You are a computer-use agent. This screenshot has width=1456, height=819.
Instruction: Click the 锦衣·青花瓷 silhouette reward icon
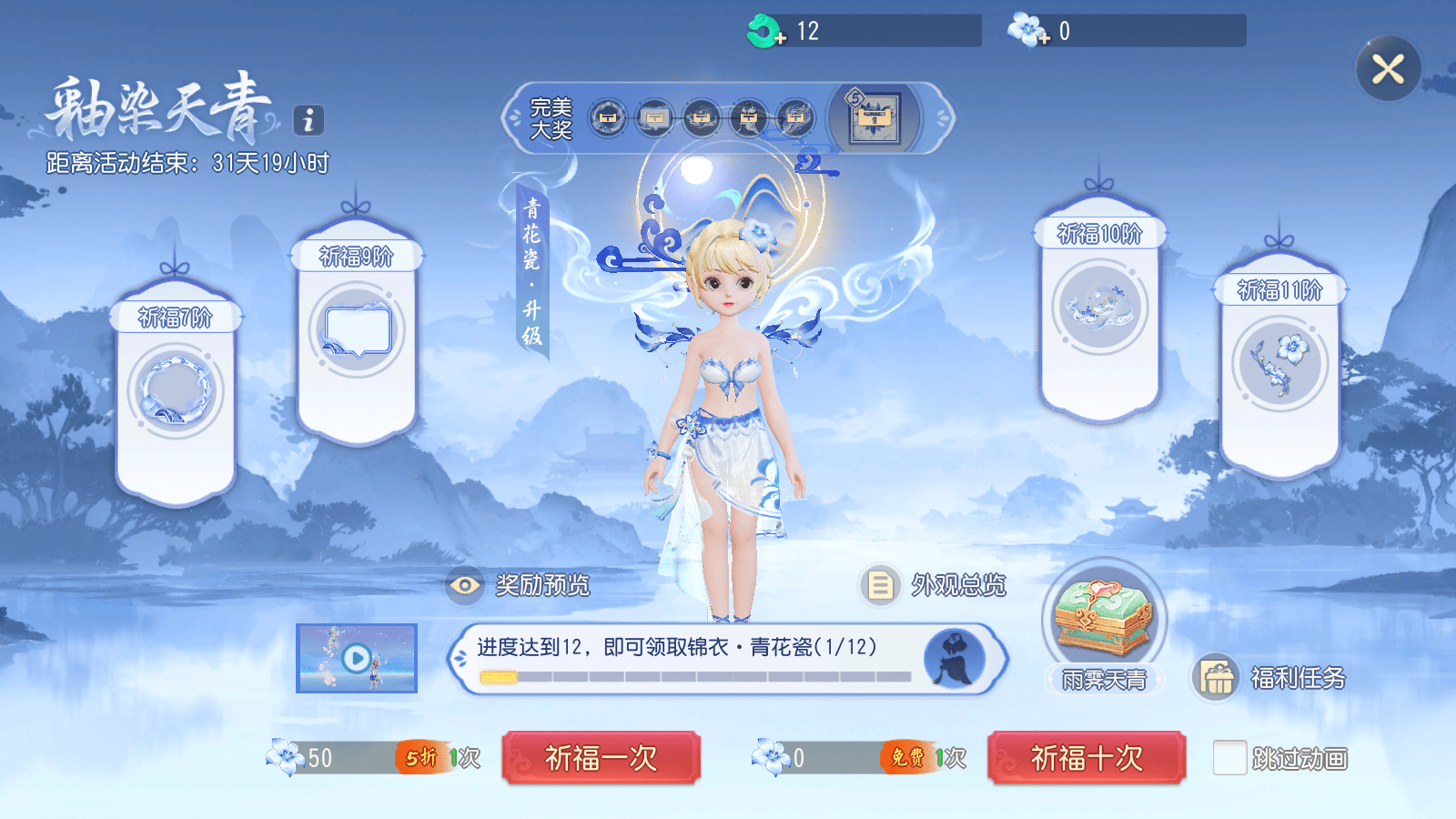[x=954, y=658]
